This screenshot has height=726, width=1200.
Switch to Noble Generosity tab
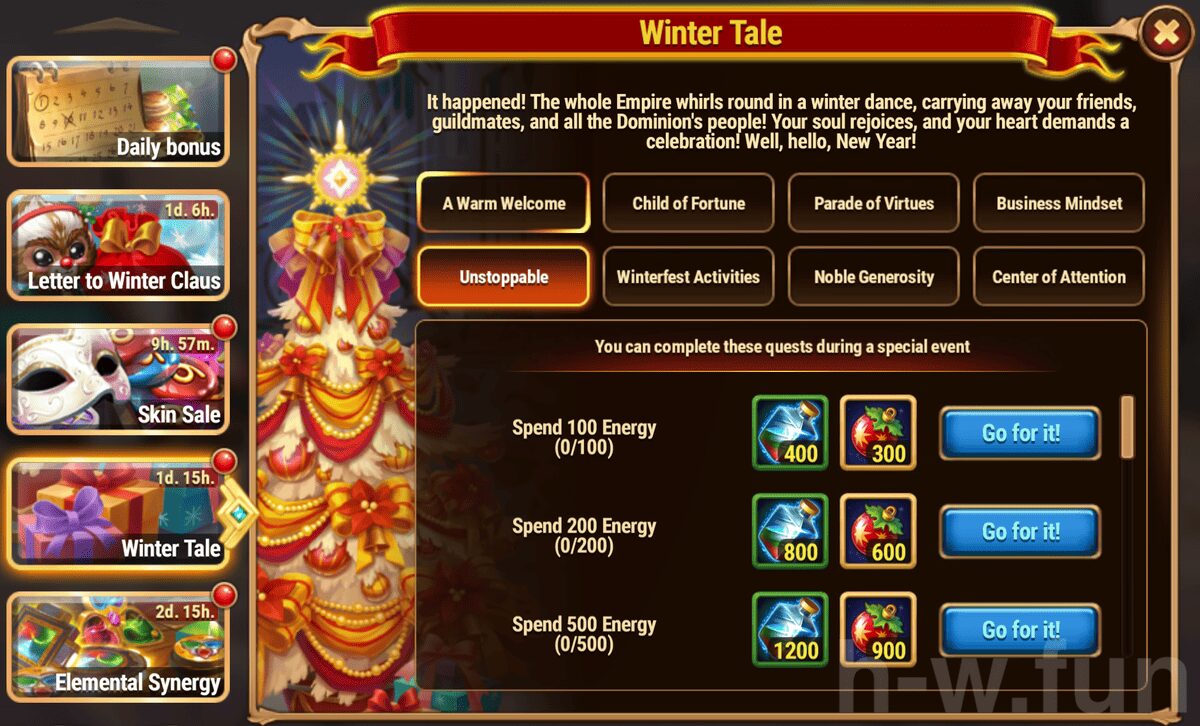click(x=874, y=277)
